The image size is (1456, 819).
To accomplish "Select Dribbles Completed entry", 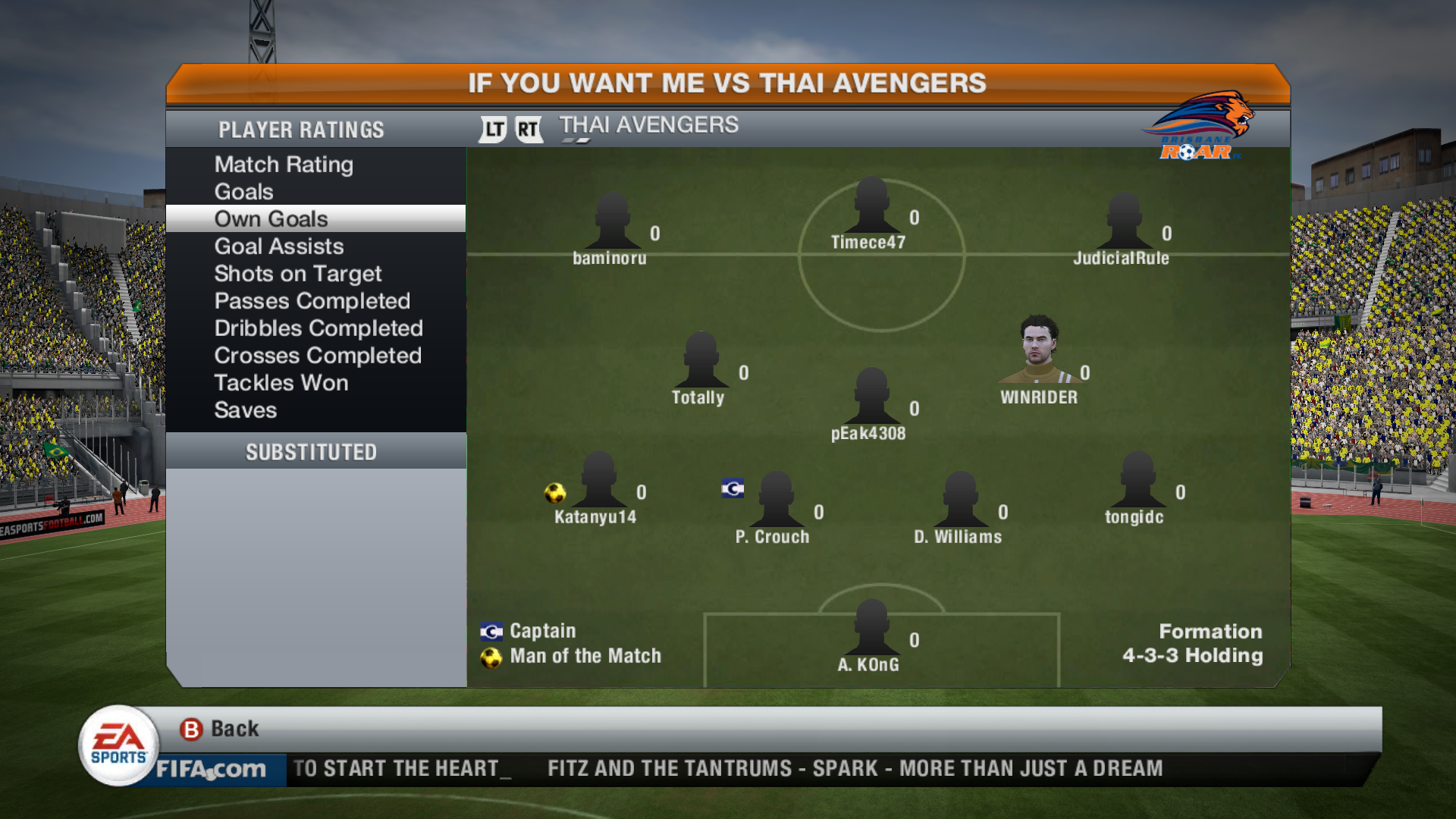I will 318,328.
